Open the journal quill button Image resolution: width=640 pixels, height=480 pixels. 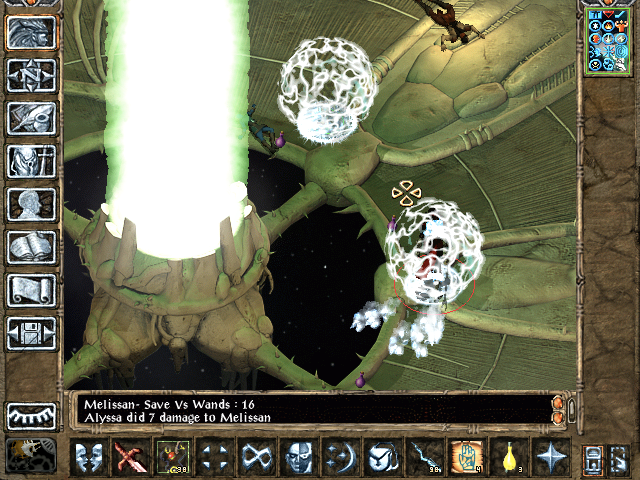point(31,118)
